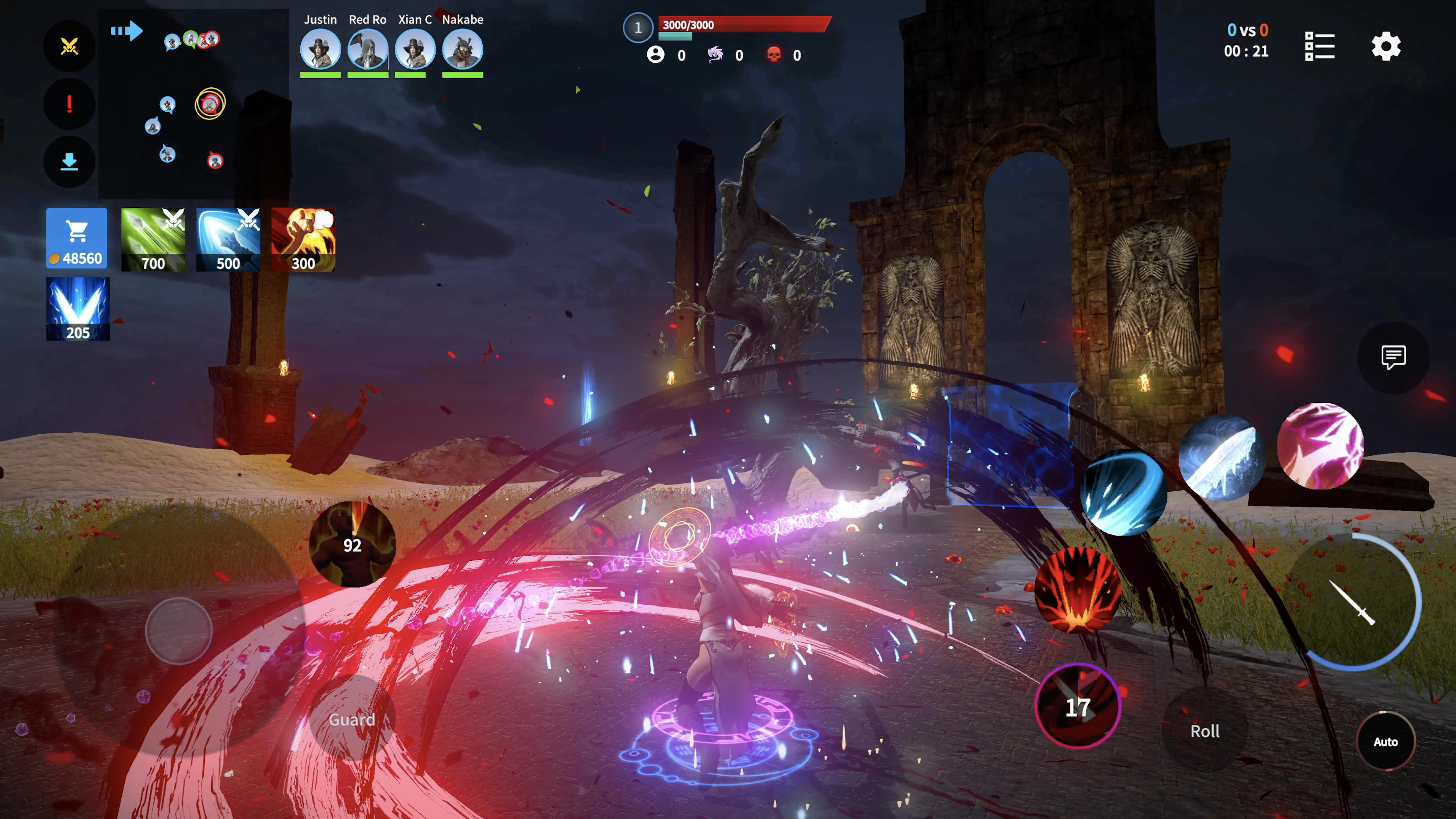1456x819 pixels.
Task: Buy the fiery fist item costing 300
Action: pos(303,240)
